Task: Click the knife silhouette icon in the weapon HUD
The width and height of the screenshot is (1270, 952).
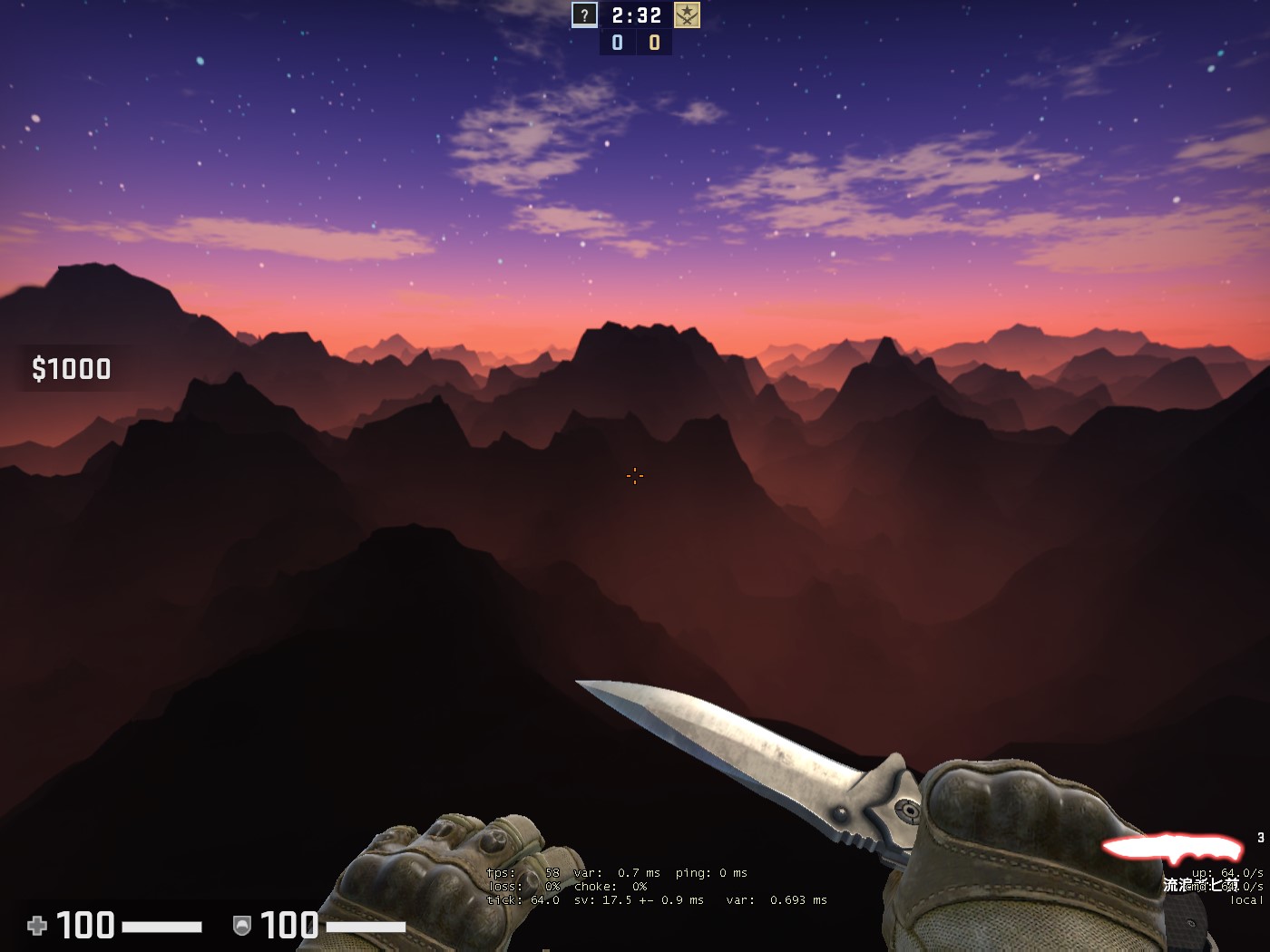Action: [1175, 847]
